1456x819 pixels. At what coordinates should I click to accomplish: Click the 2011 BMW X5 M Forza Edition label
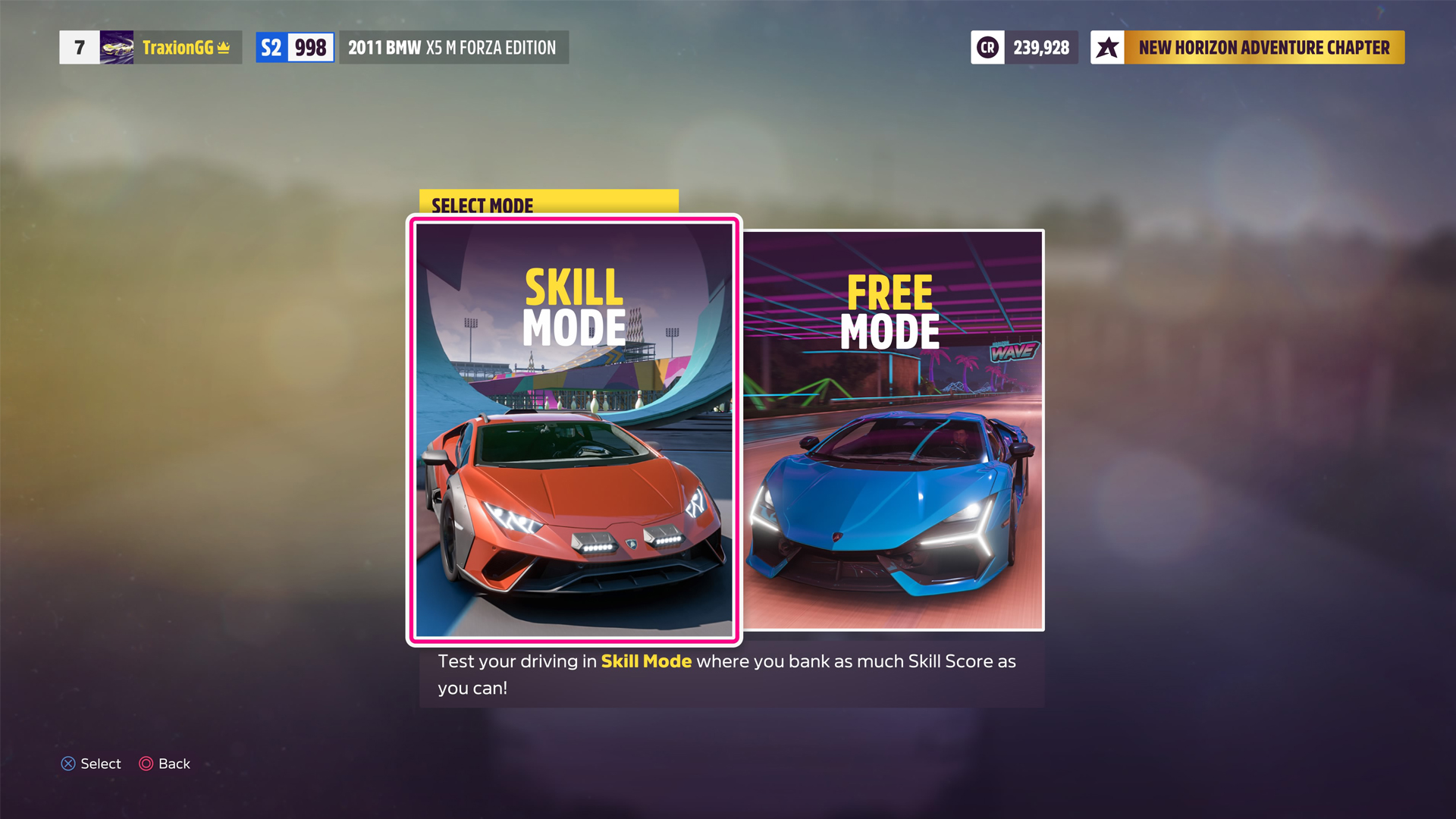coord(453,47)
